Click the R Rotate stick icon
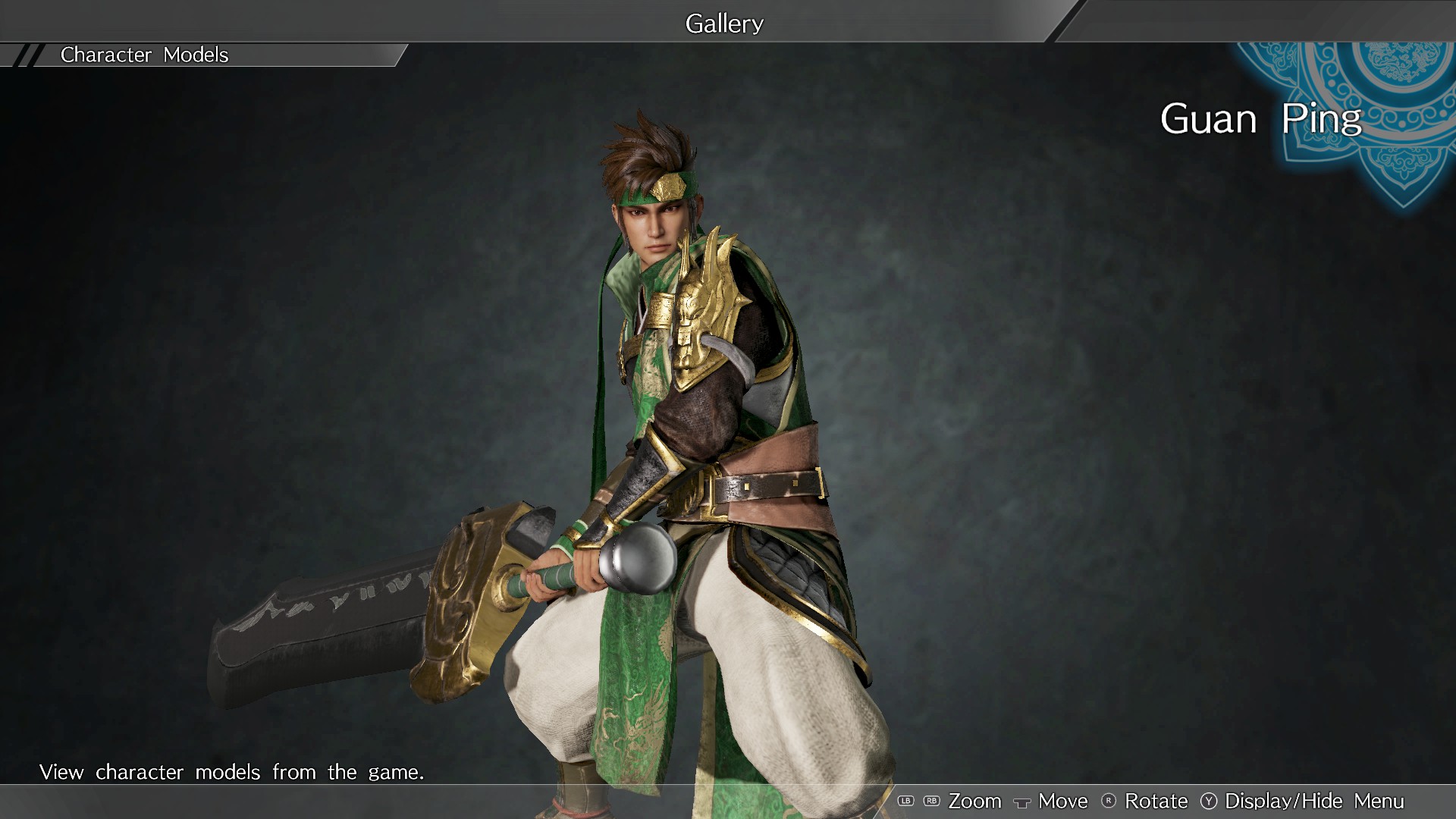Screen dimensions: 1456x819 (x=1109, y=801)
